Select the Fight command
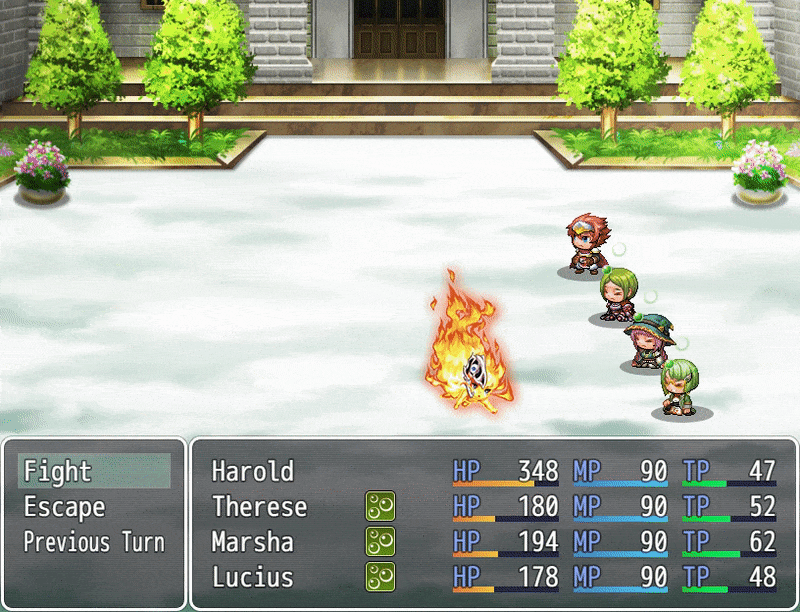 click(x=93, y=471)
